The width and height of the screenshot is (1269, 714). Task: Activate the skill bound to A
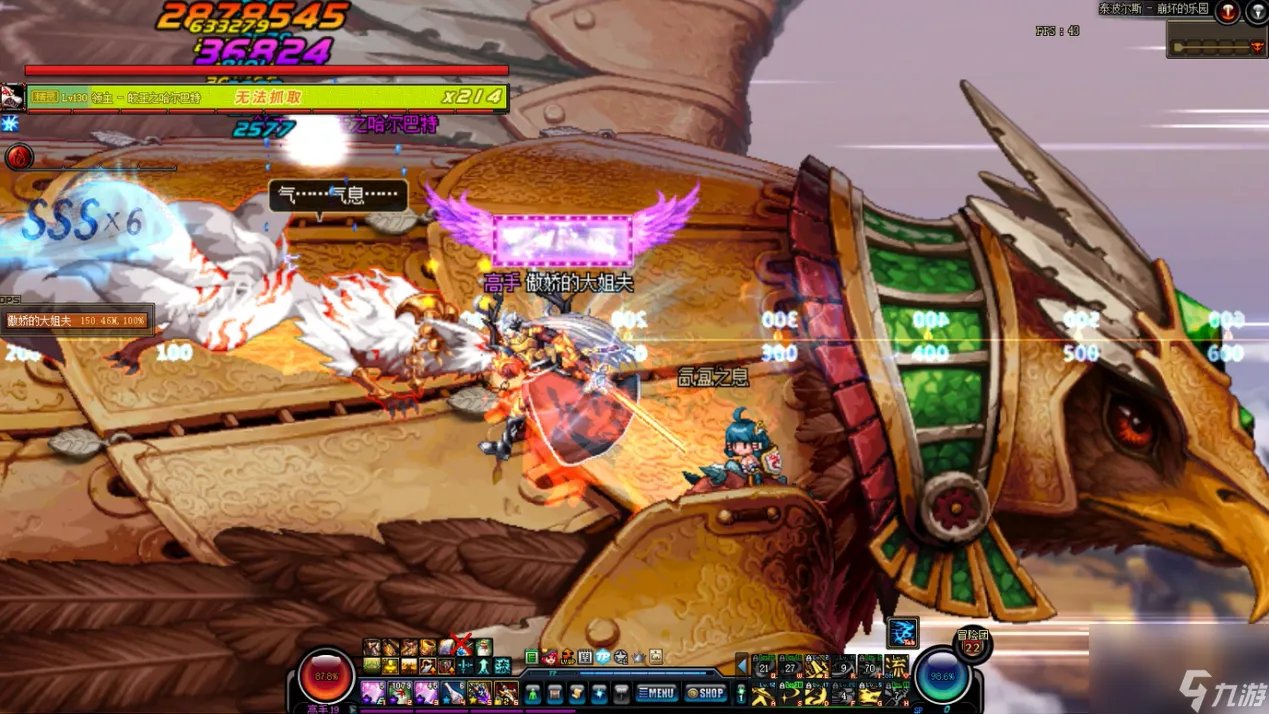(766, 692)
